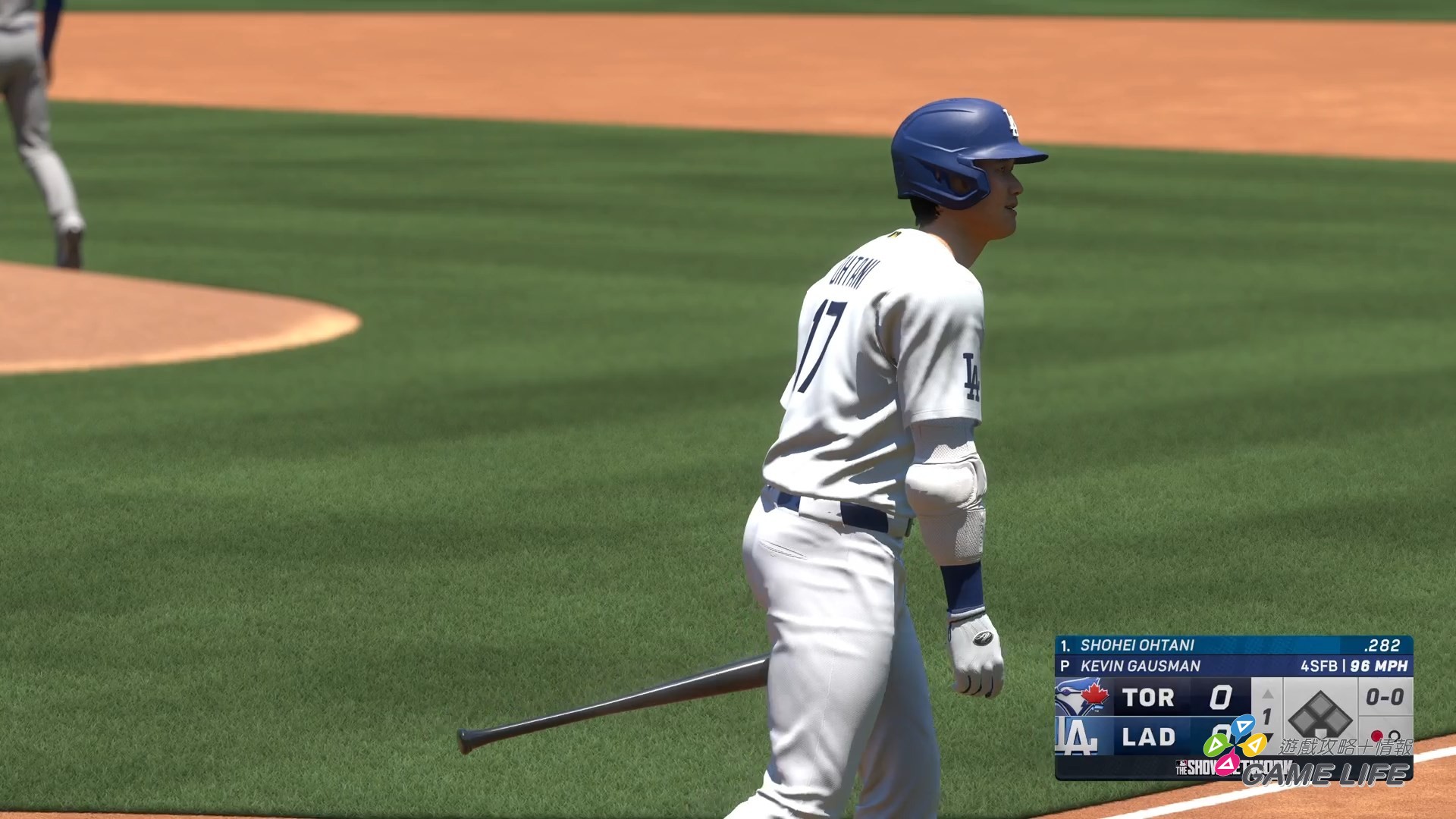The height and width of the screenshot is (819, 1456).
Task: Toggle the top-inning arrow indicator
Action: coord(1268,692)
